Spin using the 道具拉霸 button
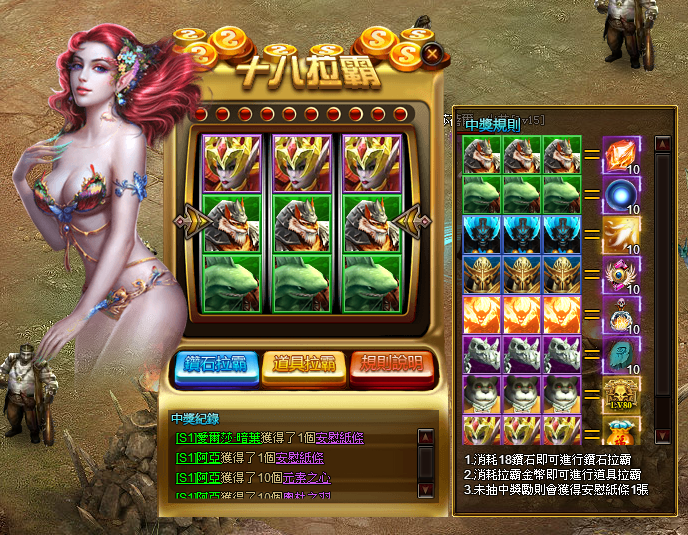688x535 pixels. coord(304,366)
